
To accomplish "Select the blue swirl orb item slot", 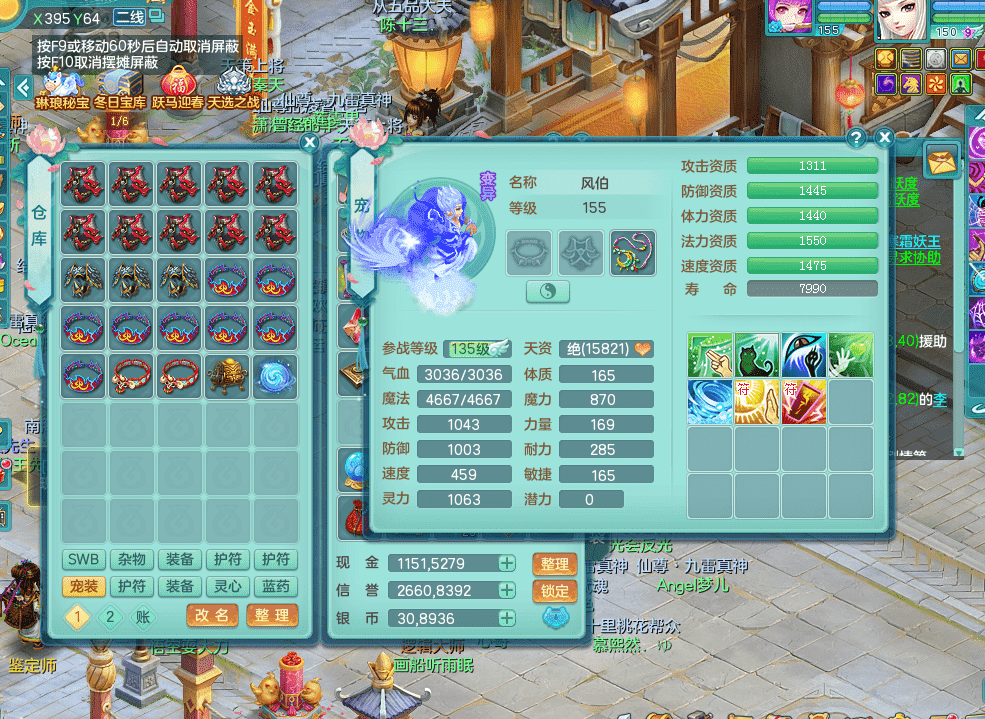I will pos(275,374).
